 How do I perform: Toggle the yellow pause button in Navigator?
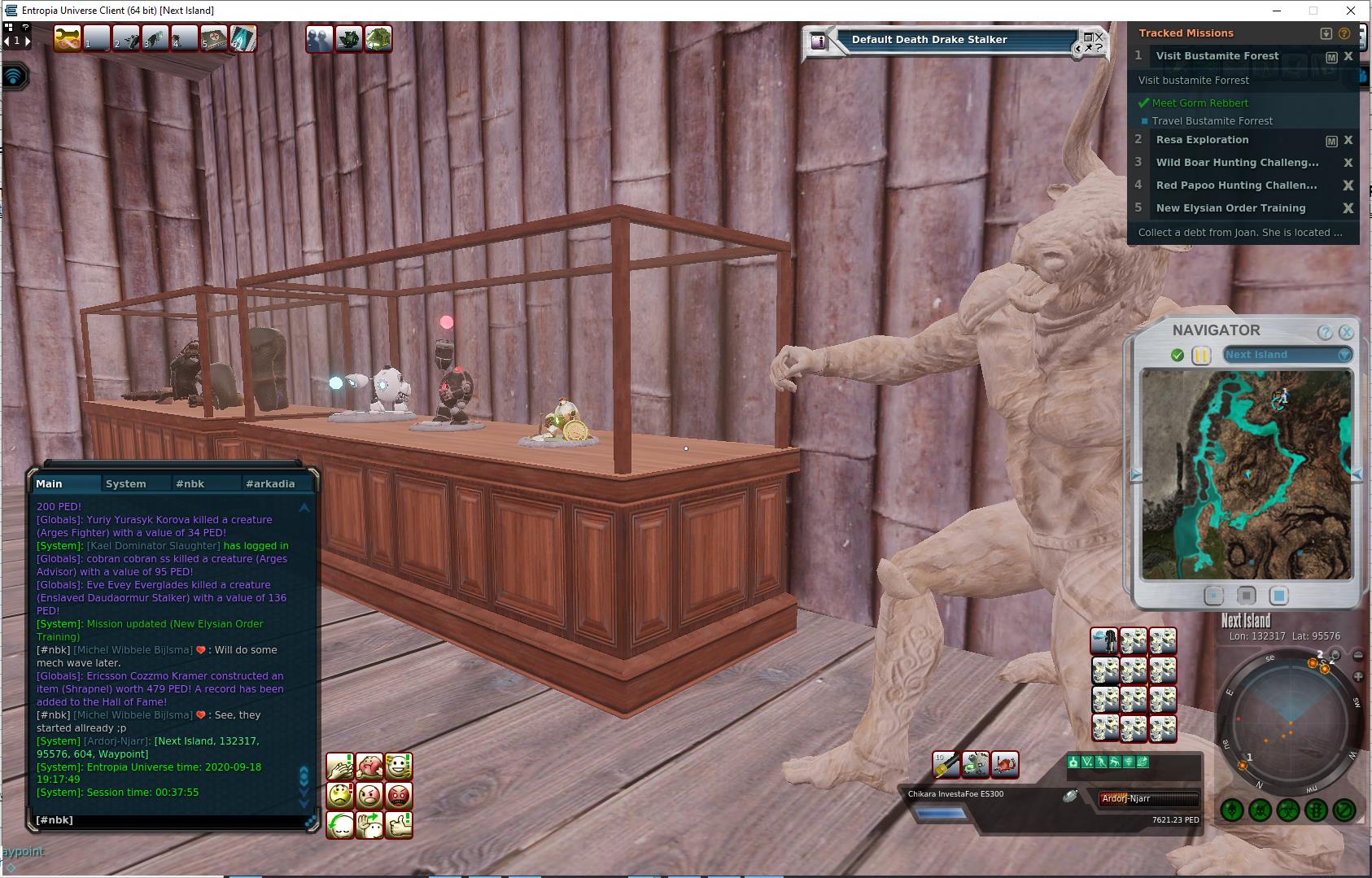click(1200, 355)
